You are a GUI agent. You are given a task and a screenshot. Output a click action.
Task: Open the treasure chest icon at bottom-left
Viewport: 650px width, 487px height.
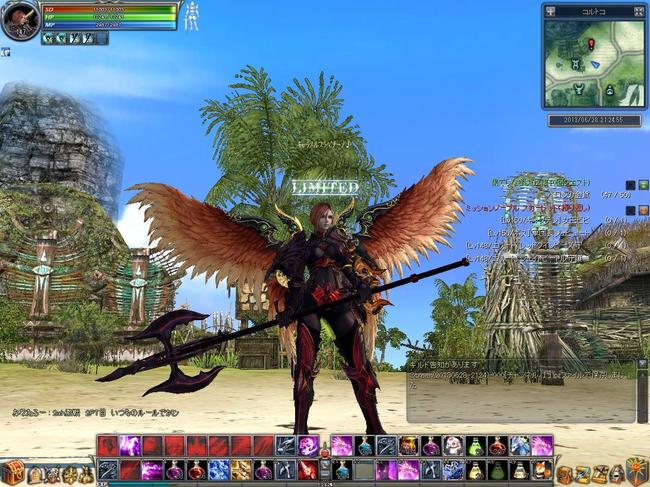coord(12,472)
